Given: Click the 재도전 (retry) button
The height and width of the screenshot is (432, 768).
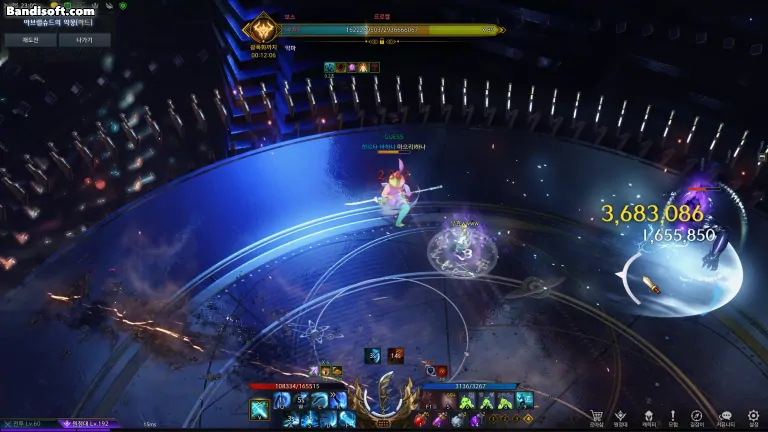Looking at the screenshot, I should (x=28, y=40).
